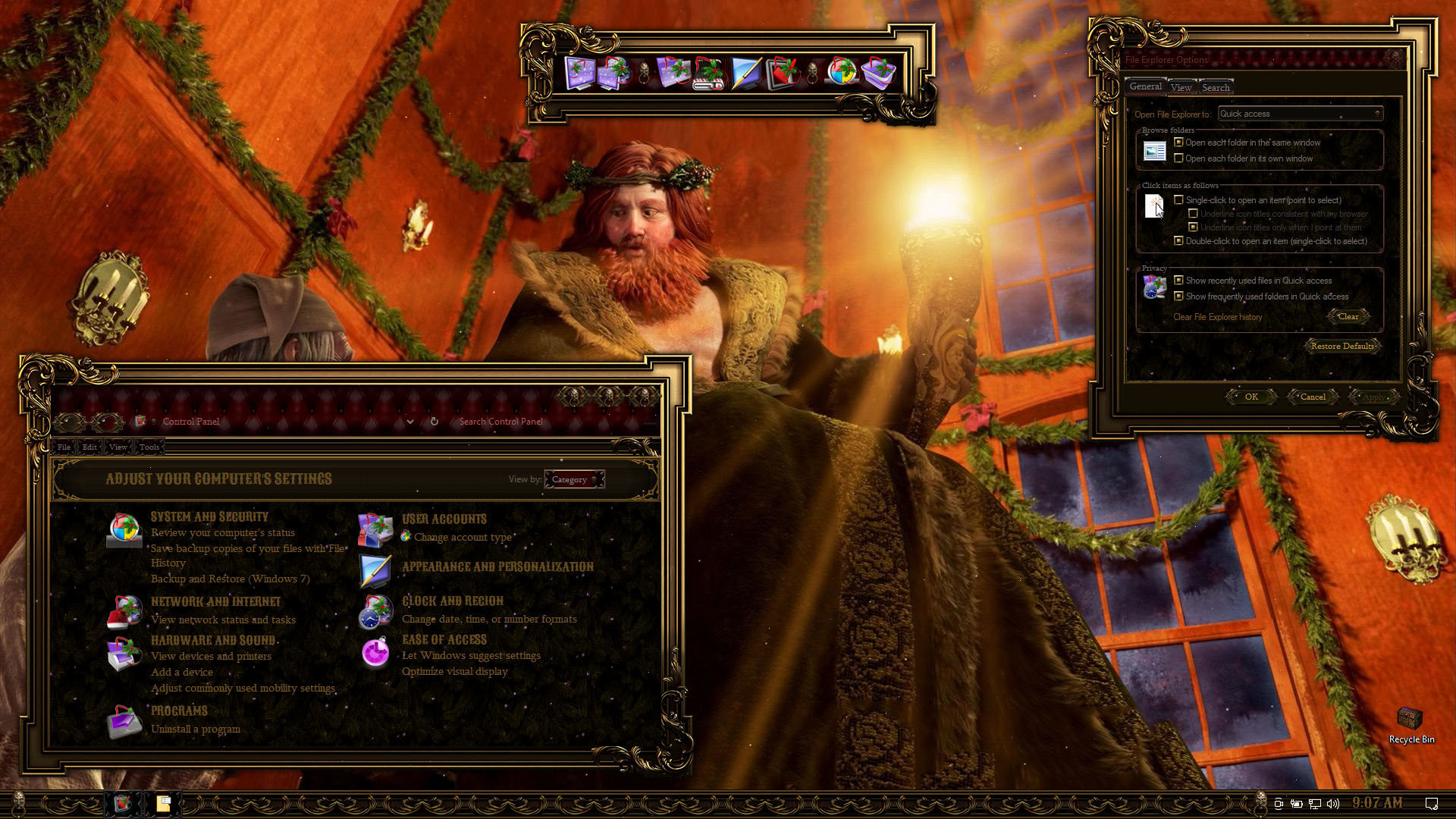Confirm File Explorer Options with OK
The height and width of the screenshot is (819, 1456).
tap(1250, 397)
